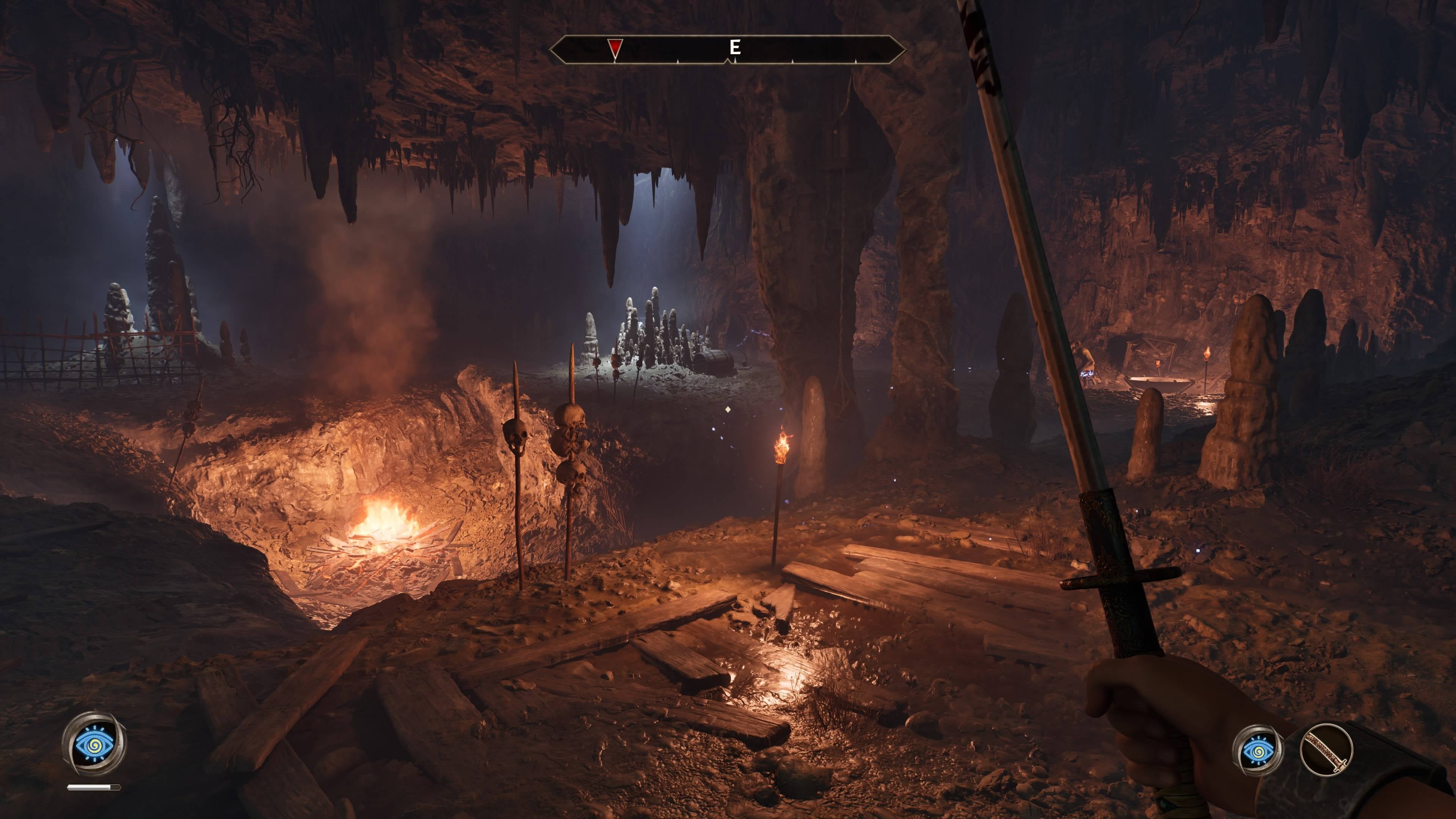Image resolution: width=1456 pixels, height=819 pixels.
Task: Click the East letter on the compass bar
Action: [734, 47]
